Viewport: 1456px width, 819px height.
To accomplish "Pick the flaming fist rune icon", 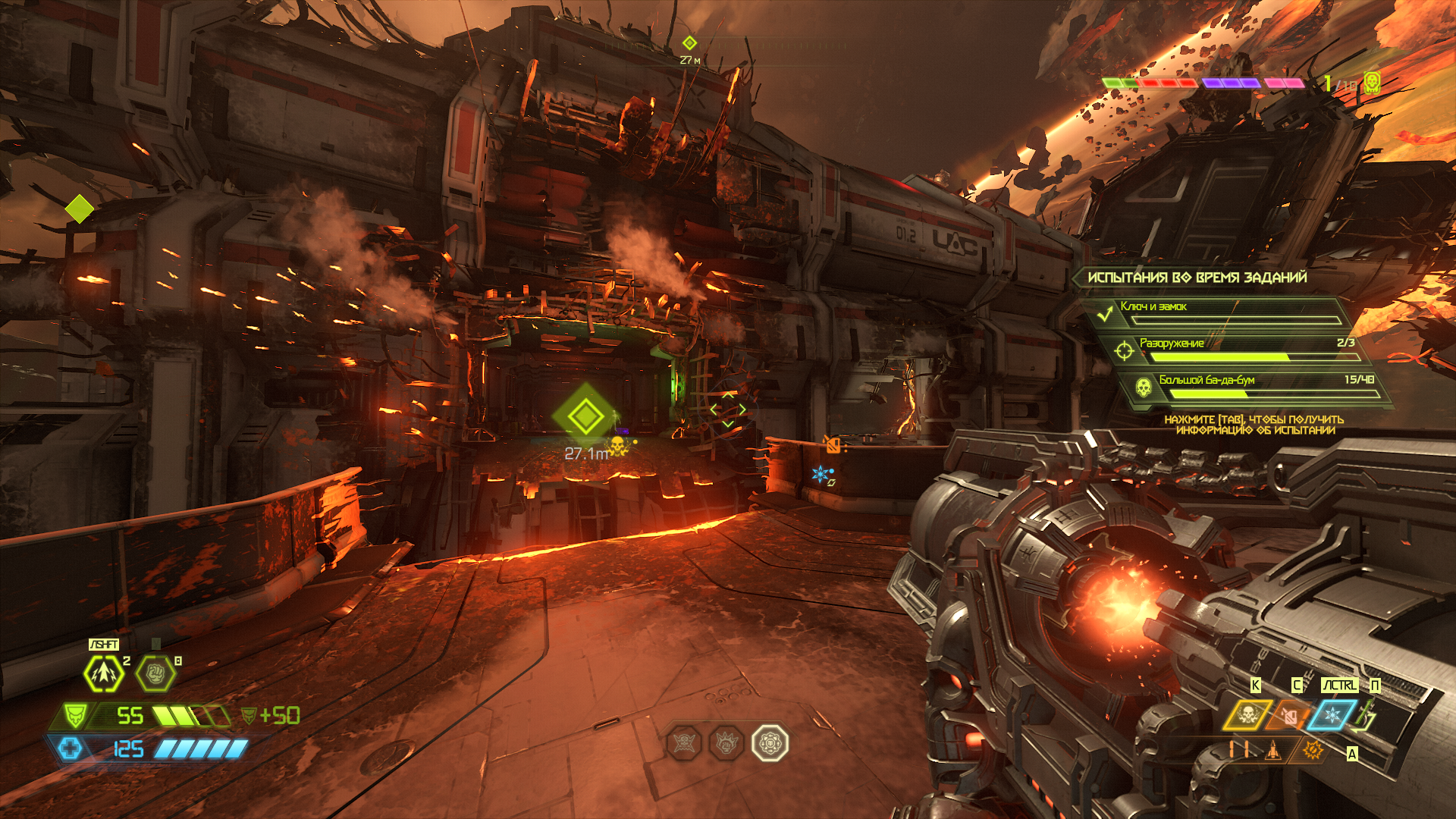I will click(x=726, y=743).
